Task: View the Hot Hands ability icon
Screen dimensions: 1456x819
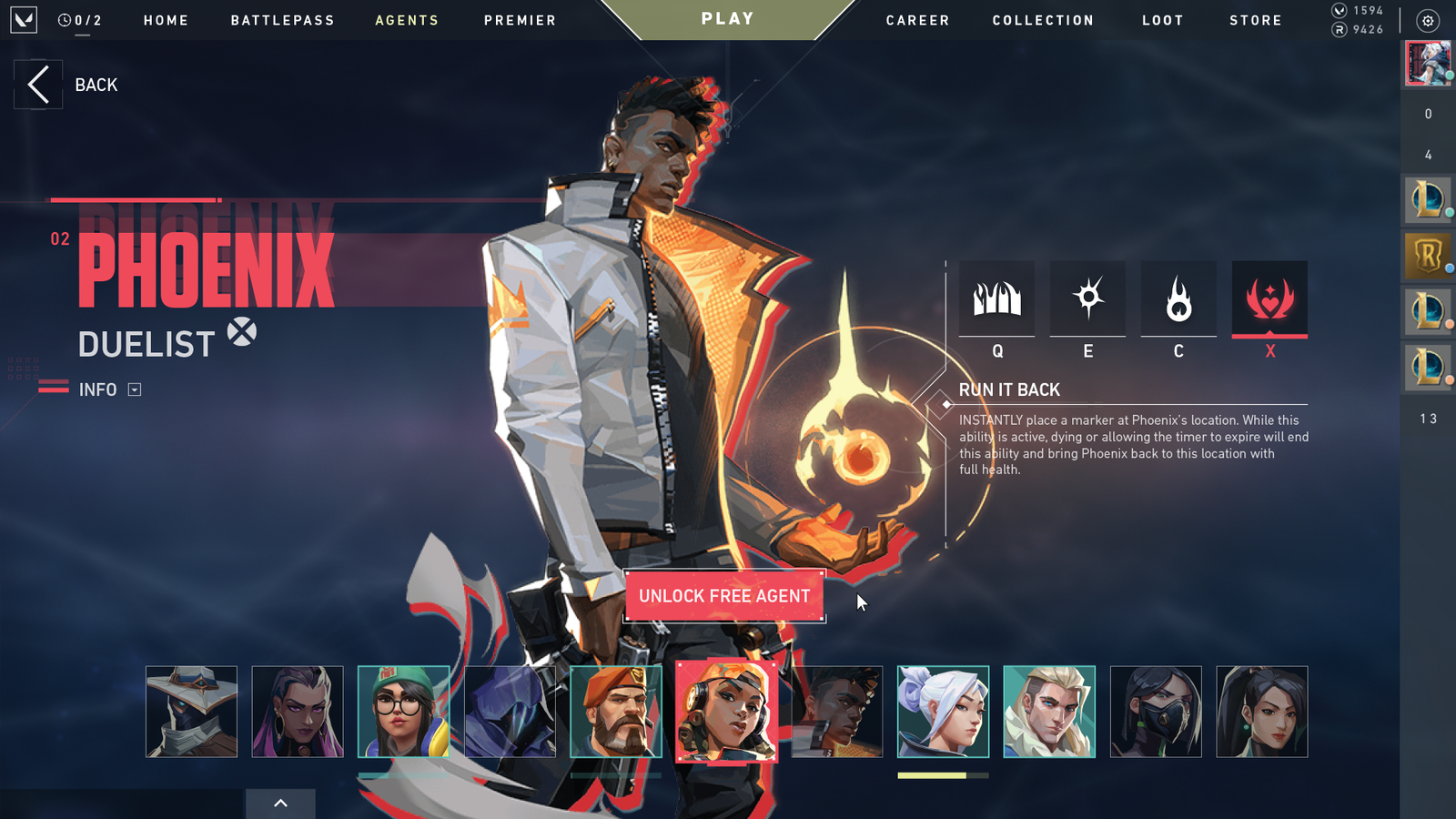Action: [1178, 300]
